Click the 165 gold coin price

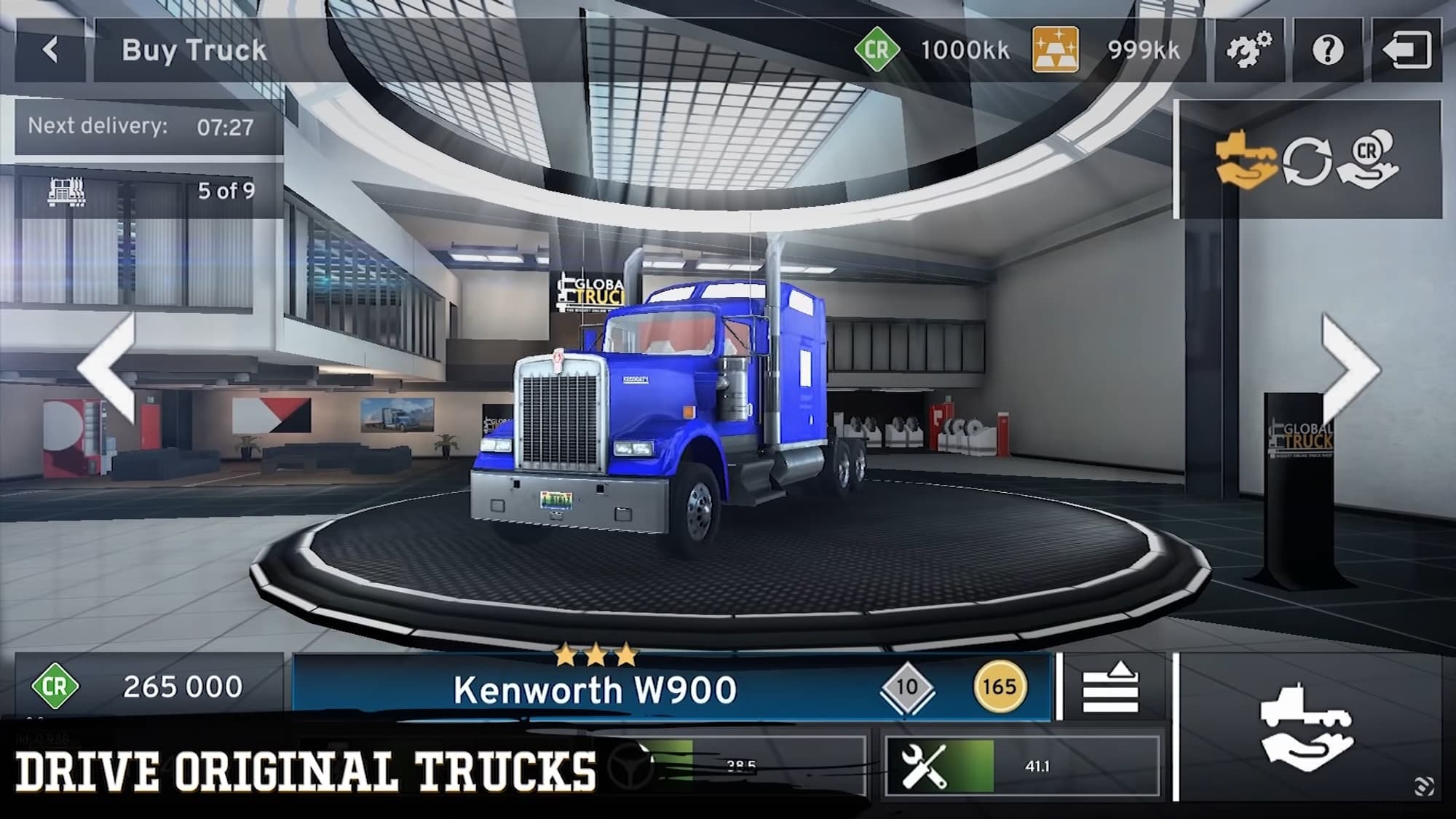pos(999,687)
